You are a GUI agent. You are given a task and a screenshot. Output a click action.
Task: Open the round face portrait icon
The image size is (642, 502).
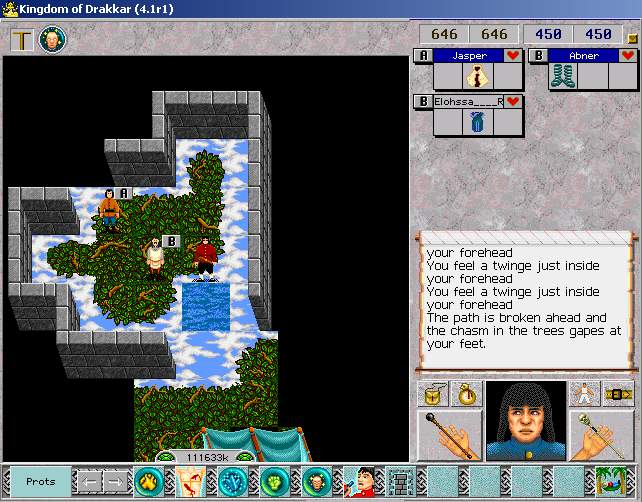(x=52, y=40)
